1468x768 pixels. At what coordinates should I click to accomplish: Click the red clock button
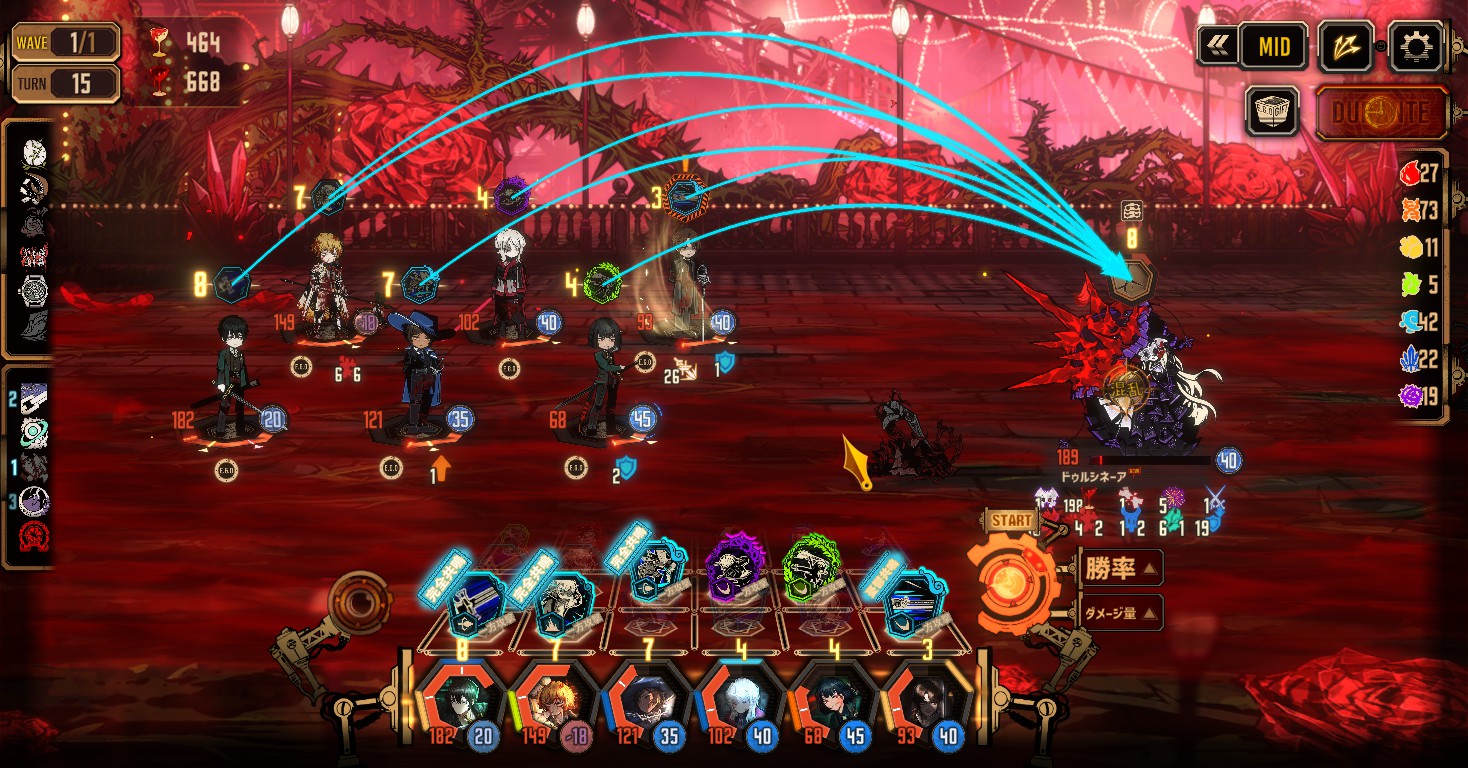point(1381,112)
